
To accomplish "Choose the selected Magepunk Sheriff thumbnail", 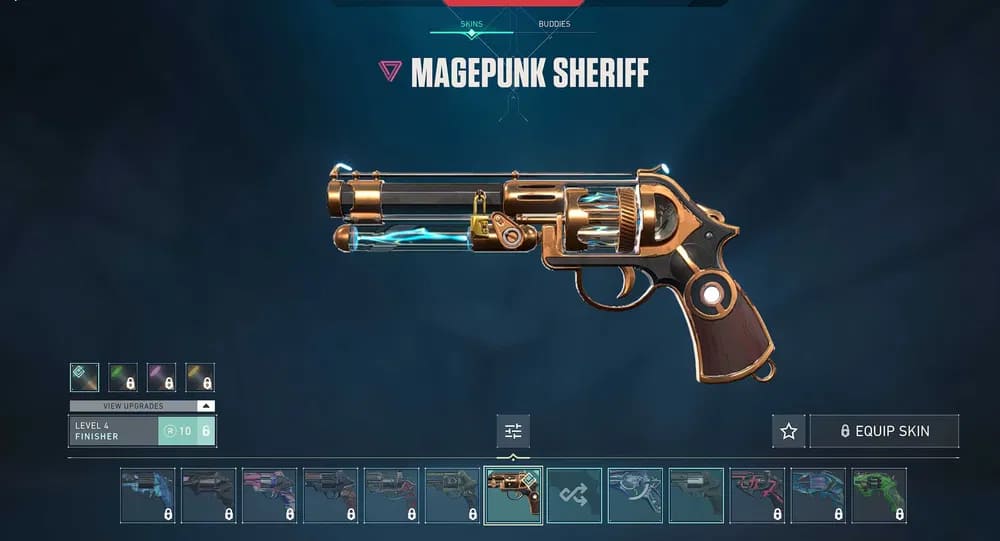I will coord(513,494).
